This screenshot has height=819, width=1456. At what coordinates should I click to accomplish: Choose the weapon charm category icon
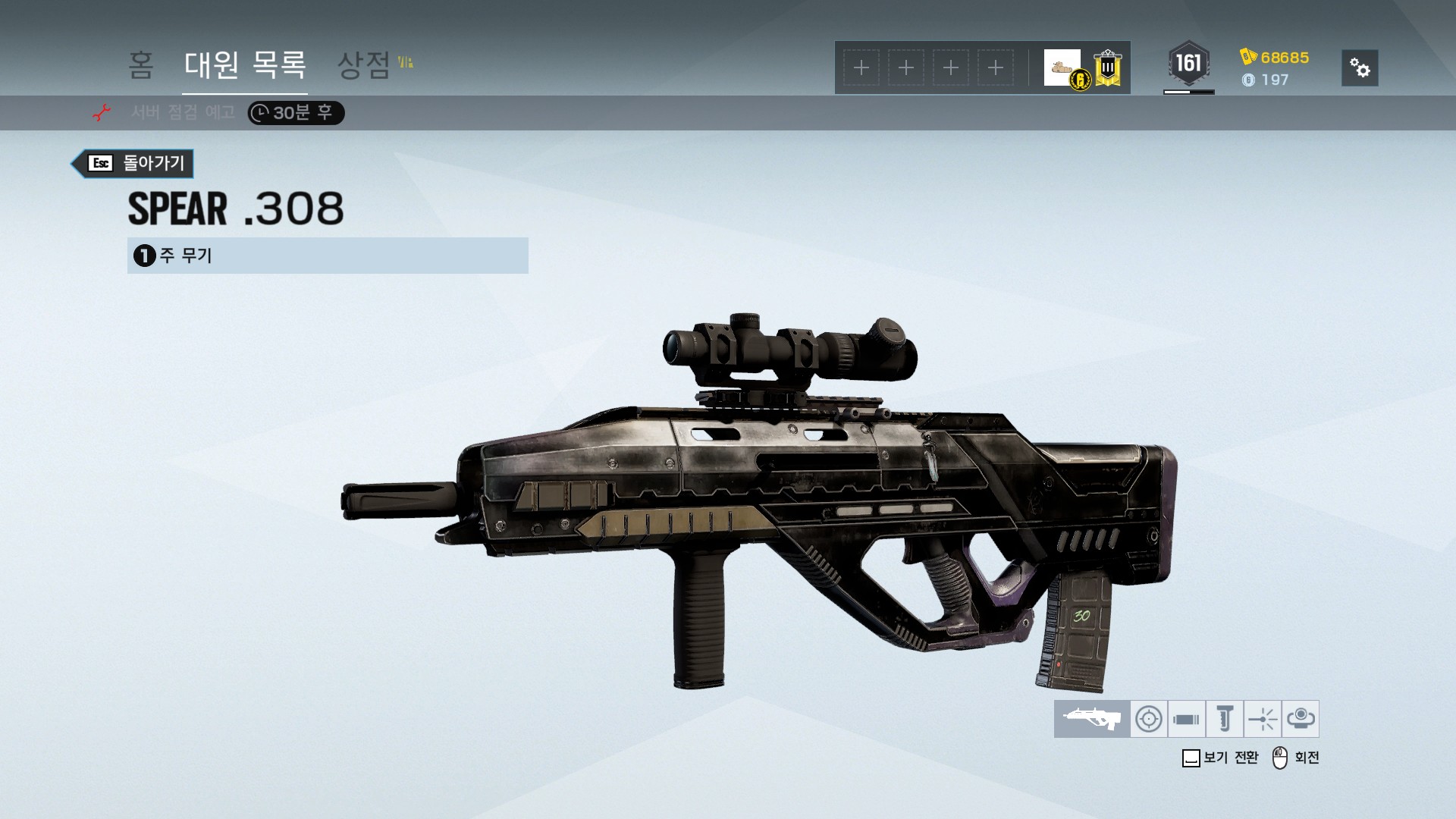1301,719
